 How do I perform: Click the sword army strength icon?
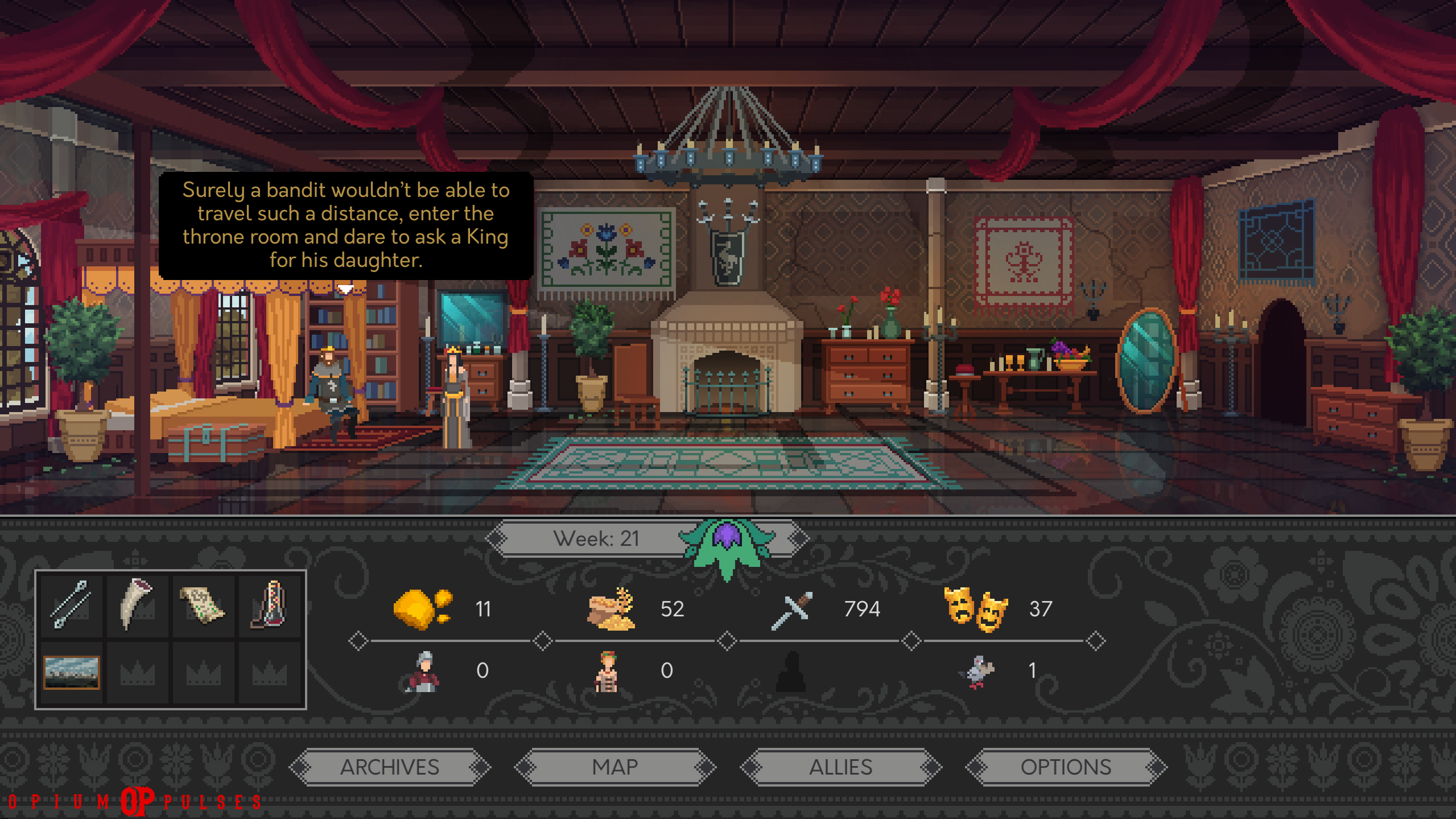791,610
